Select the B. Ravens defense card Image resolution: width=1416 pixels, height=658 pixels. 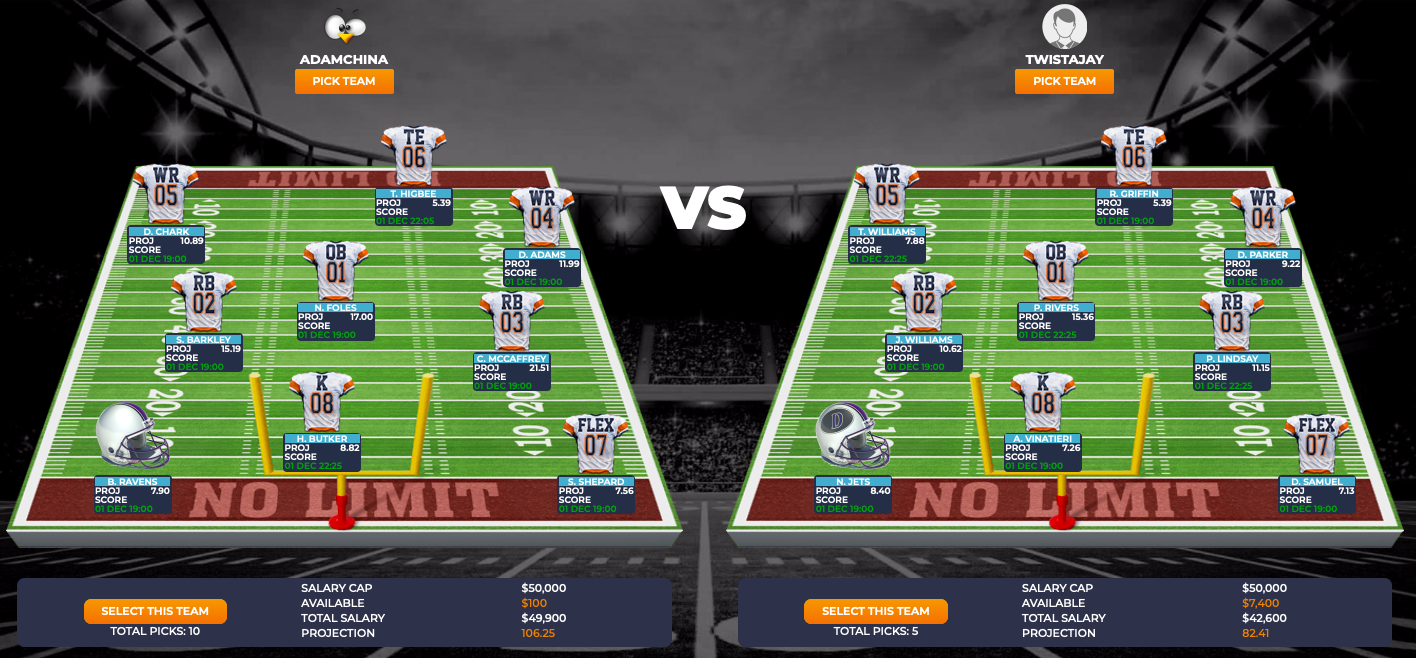(x=133, y=494)
